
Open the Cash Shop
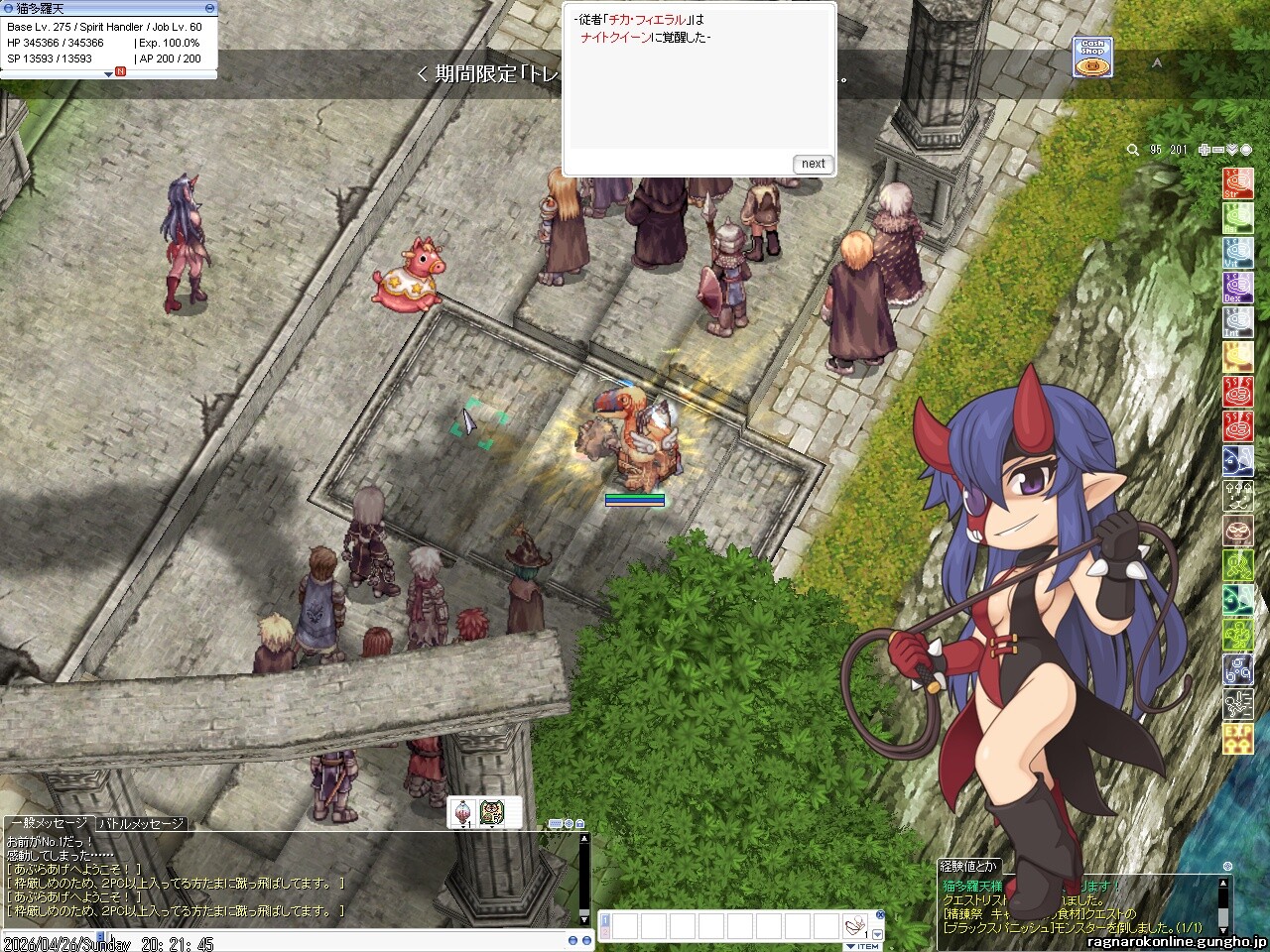pyautogui.click(x=1091, y=58)
